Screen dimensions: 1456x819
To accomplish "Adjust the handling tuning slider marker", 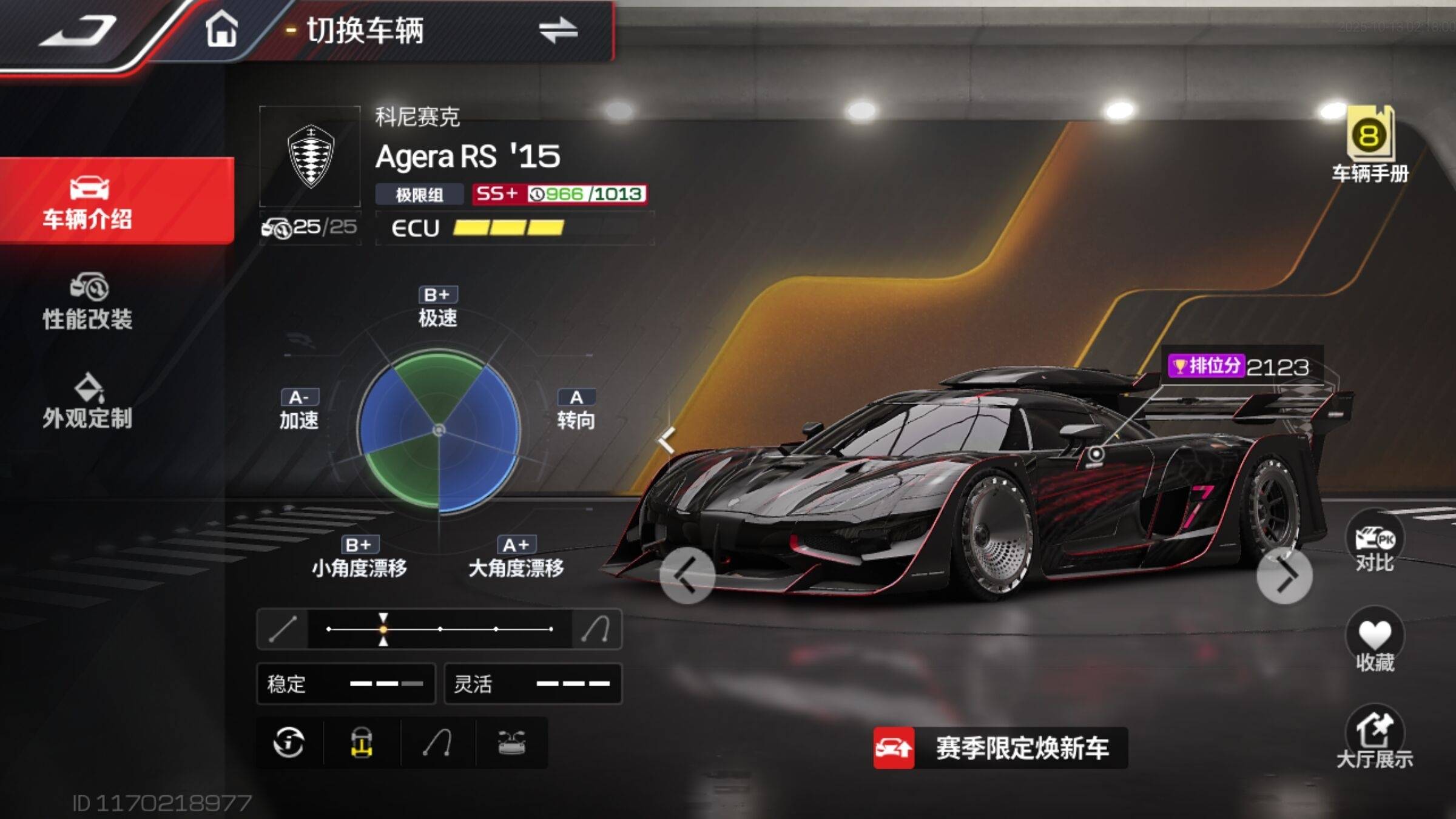I will pos(383,629).
